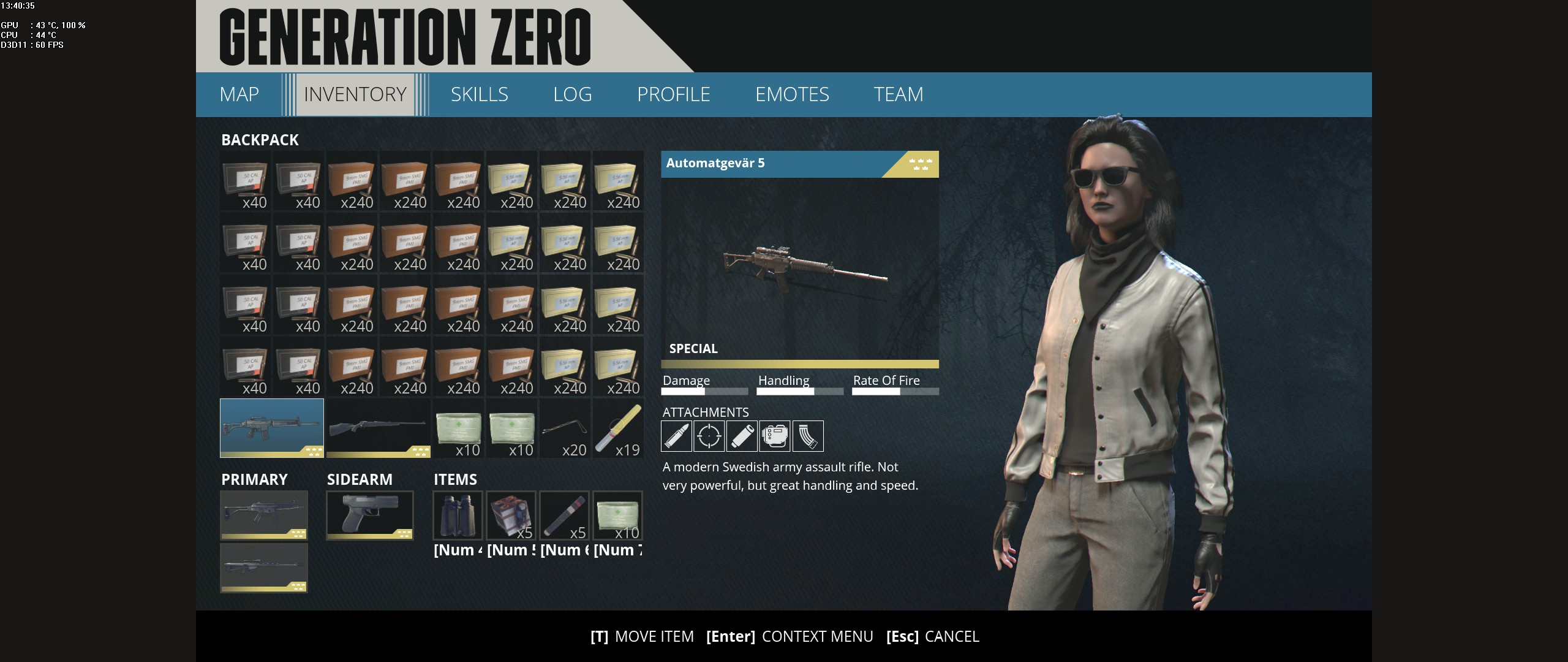Open the scope attachment slot
Screen dimensions: 1568x662
tap(709, 436)
